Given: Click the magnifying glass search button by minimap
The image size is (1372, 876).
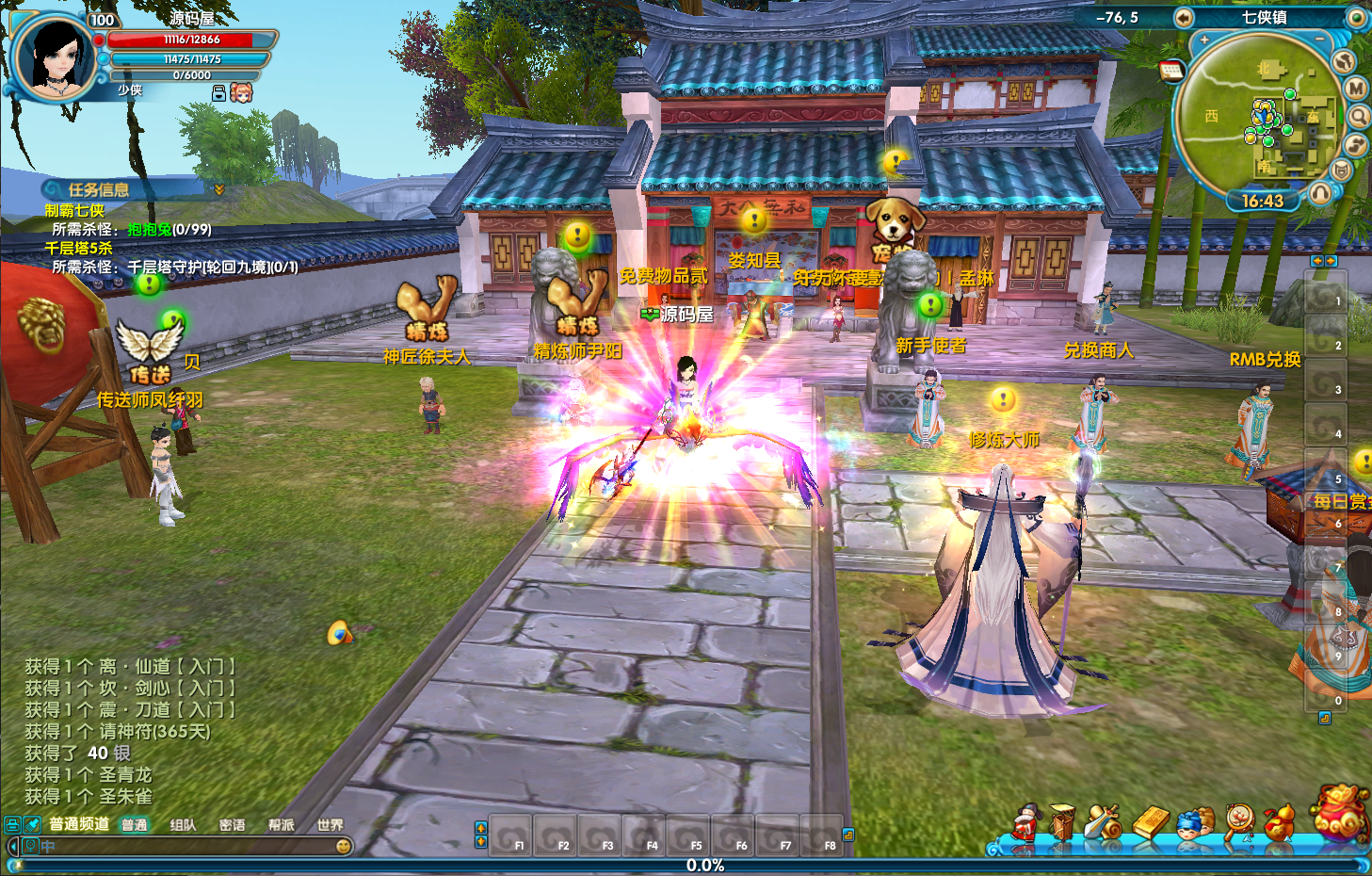Looking at the screenshot, I should click(x=1359, y=117).
